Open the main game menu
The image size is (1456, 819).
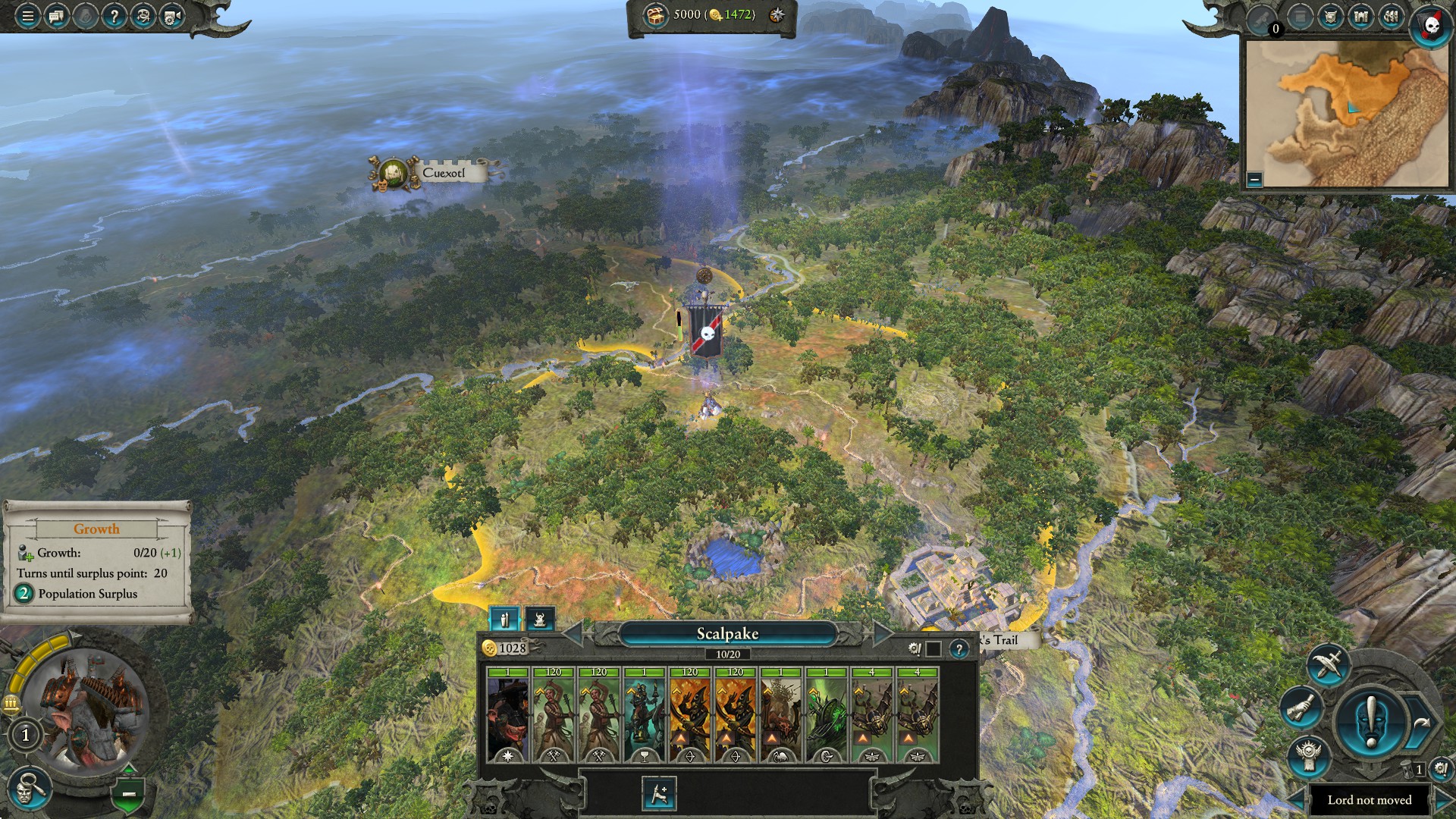[x=27, y=15]
